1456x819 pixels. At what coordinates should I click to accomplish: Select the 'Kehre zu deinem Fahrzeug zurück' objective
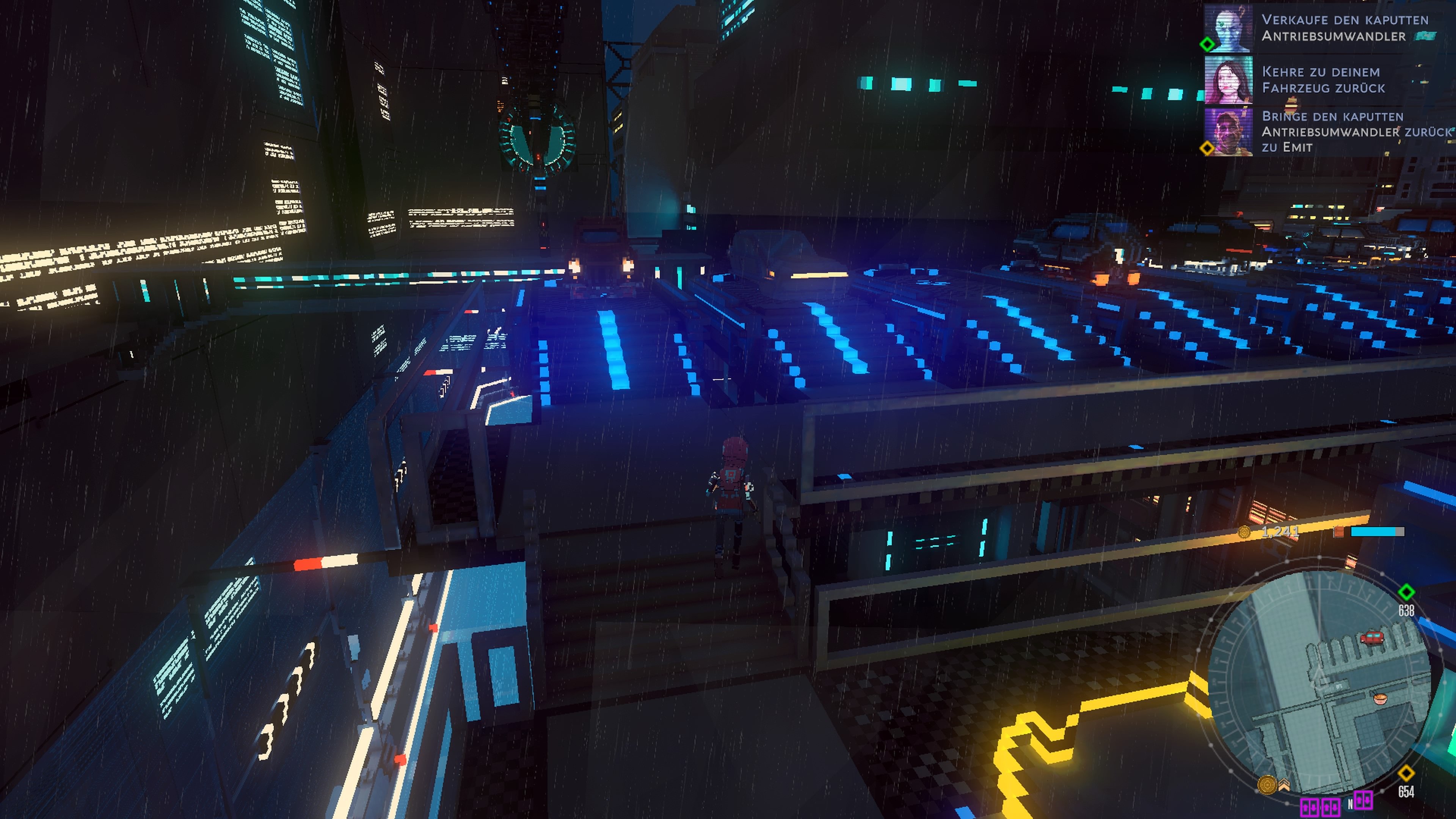[x=1324, y=80]
